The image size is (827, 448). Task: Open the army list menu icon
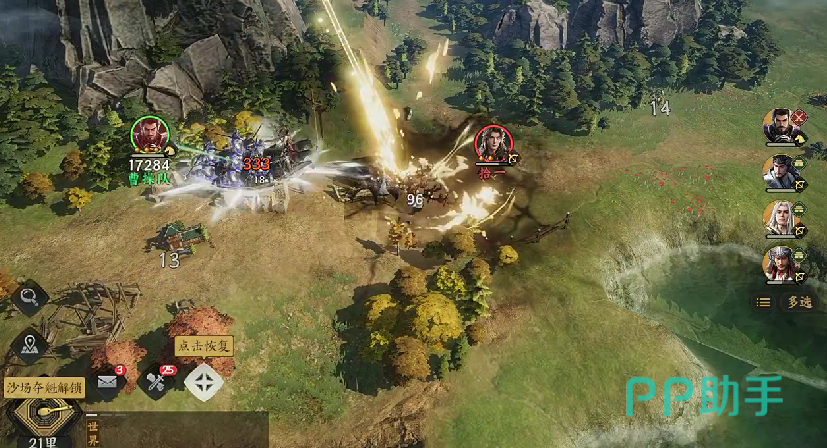764,301
